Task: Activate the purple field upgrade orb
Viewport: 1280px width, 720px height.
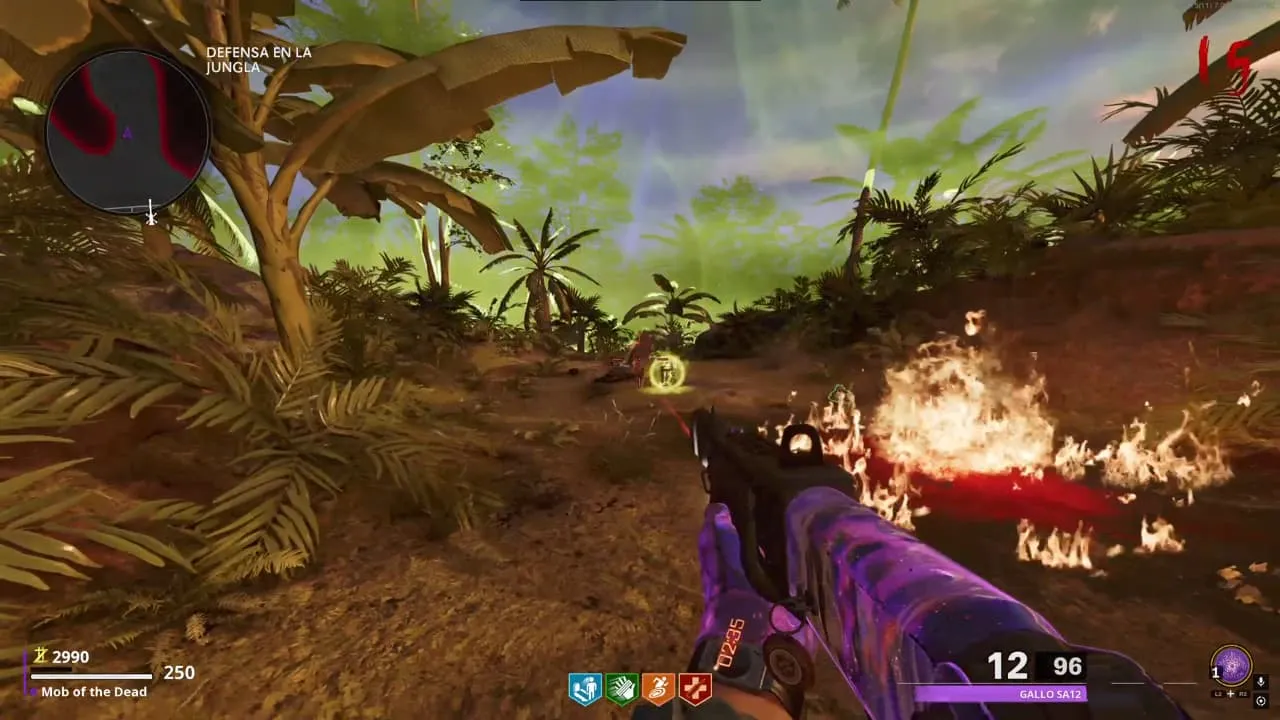Action: 1232,665
